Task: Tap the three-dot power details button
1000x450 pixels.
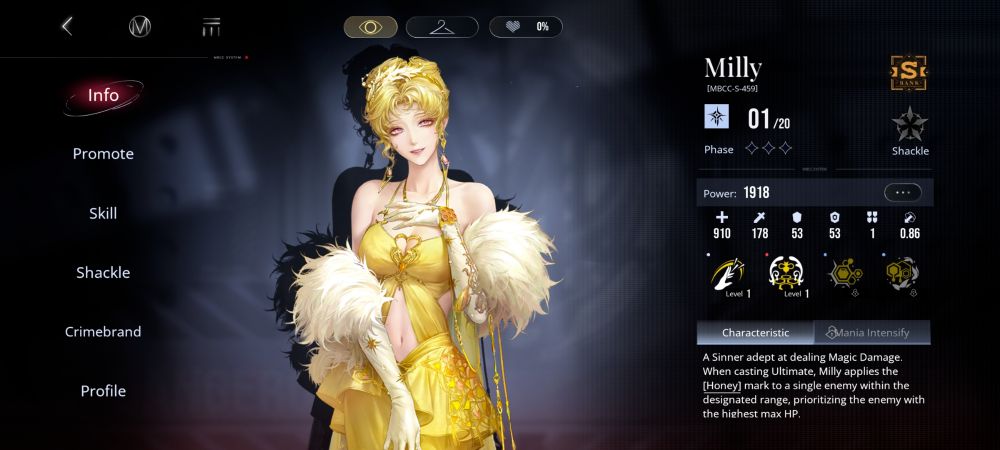Action: [x=902, y=192]
